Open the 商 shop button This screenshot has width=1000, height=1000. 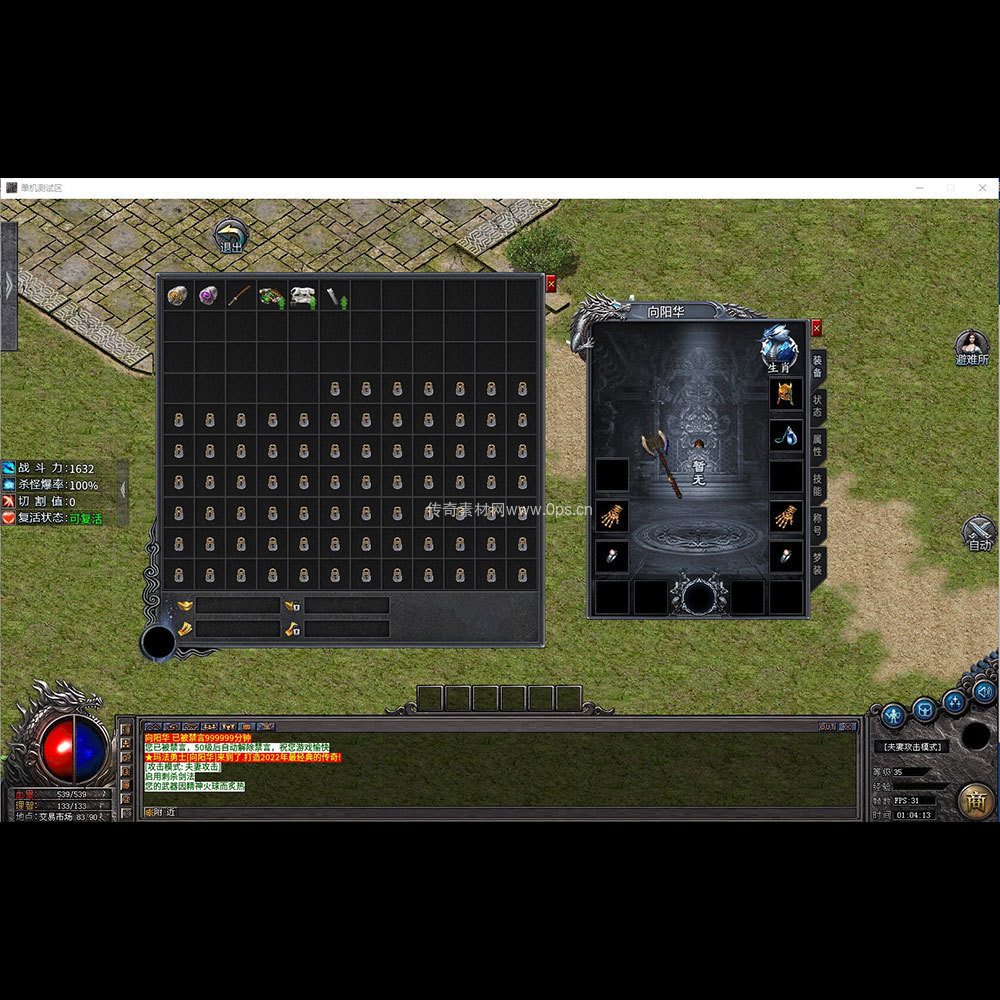click(976, 801)
